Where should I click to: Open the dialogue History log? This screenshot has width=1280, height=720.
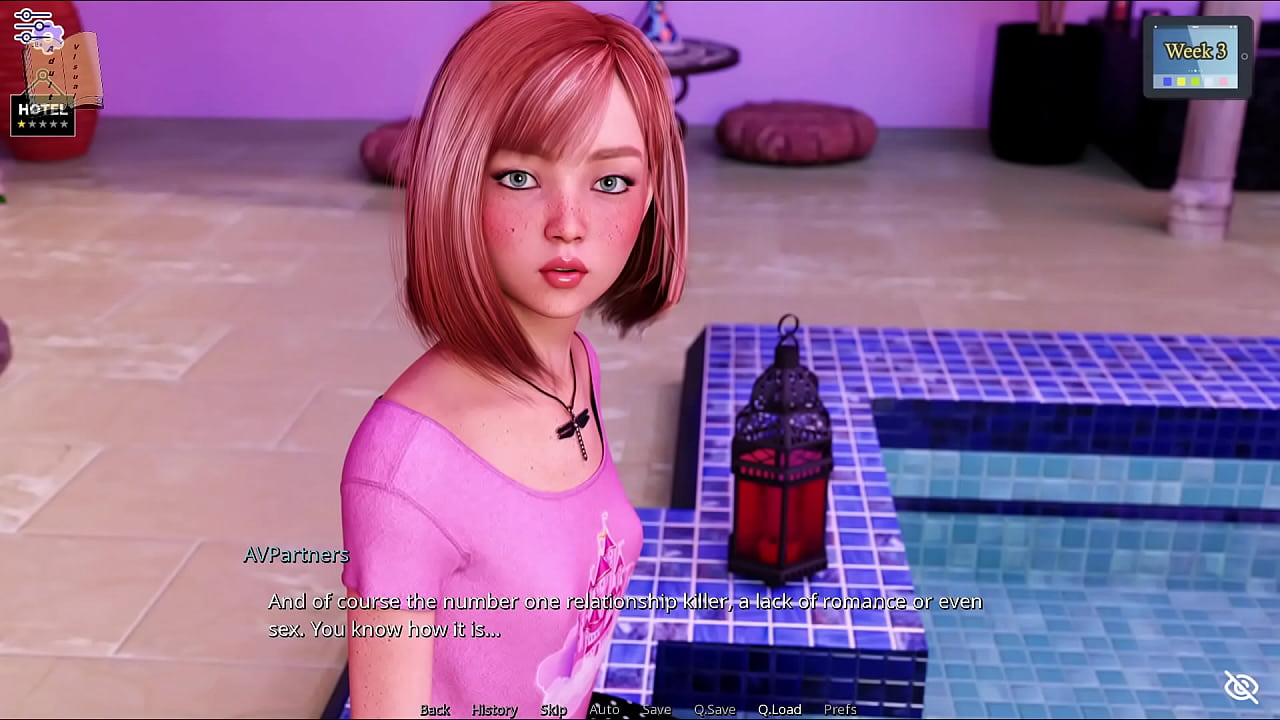(x=494, y=709)
